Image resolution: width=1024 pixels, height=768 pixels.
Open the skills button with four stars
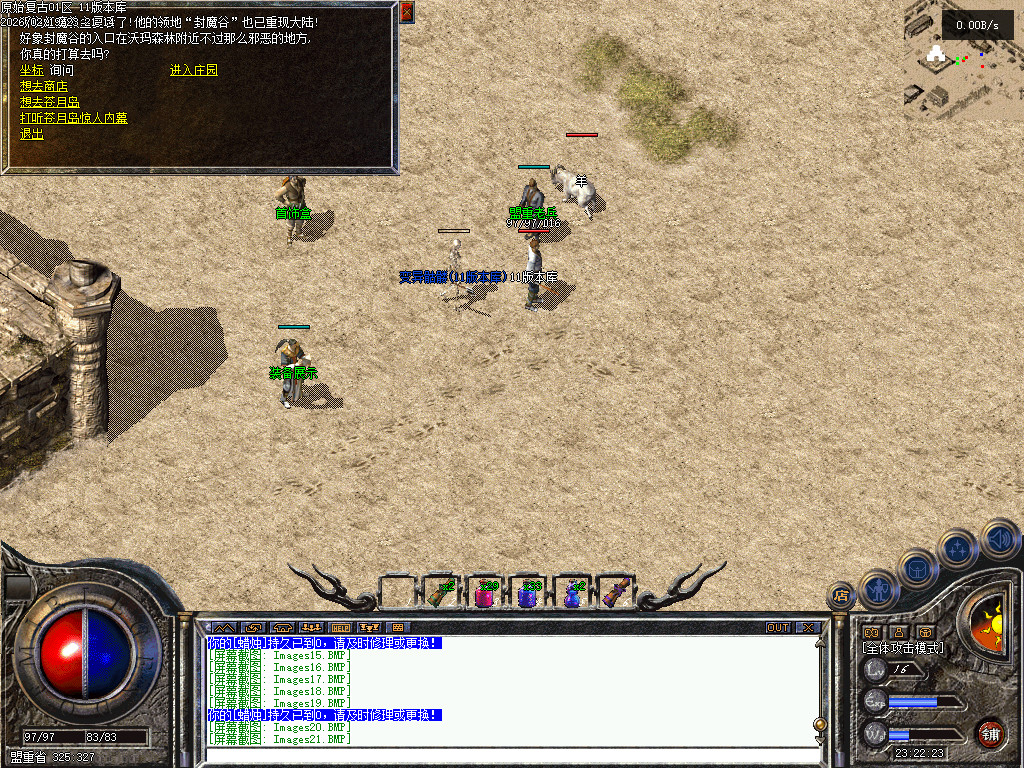click(x=958, y=549)
